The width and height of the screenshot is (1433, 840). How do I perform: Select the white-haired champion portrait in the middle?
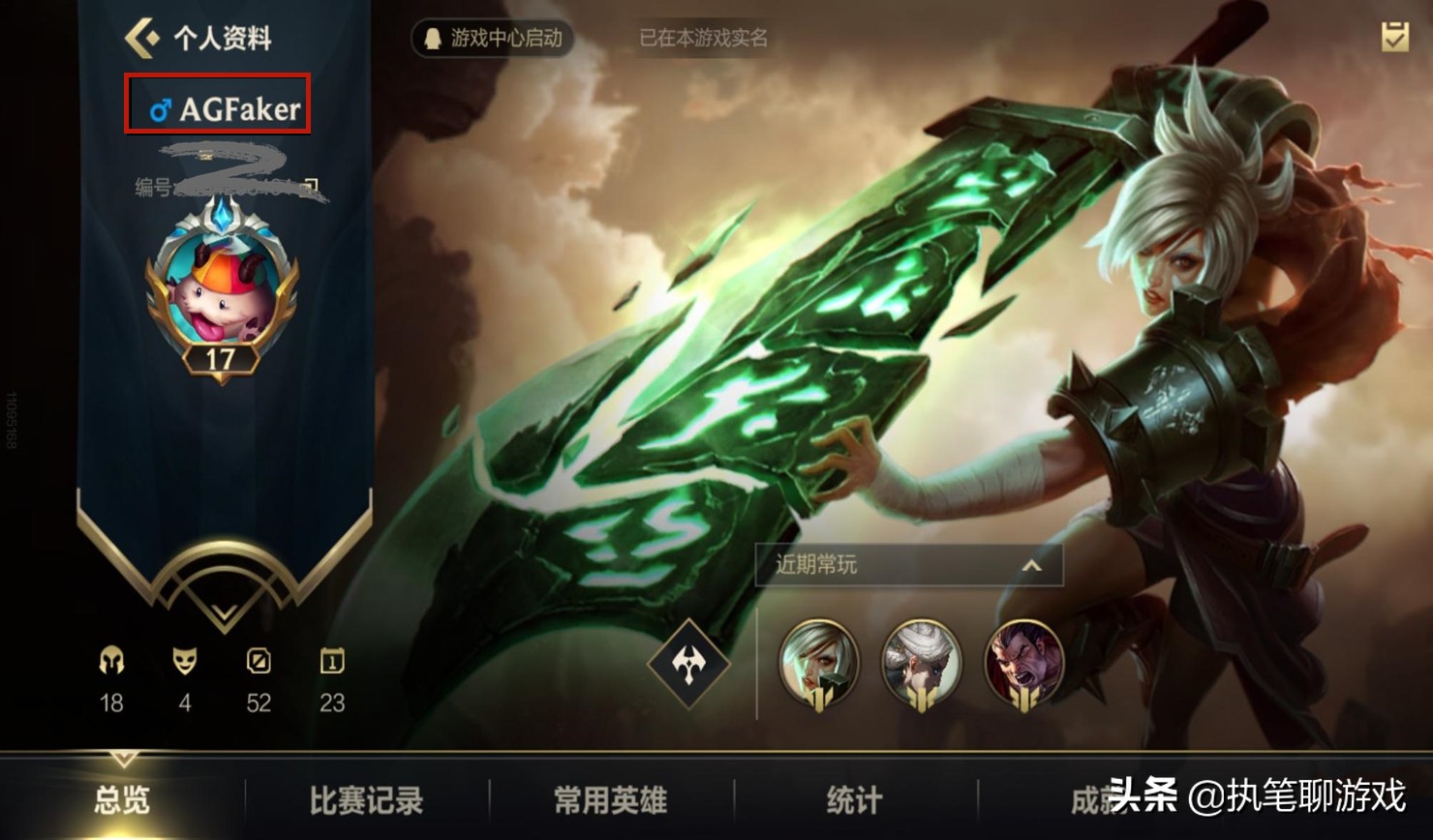coord(921,663)
